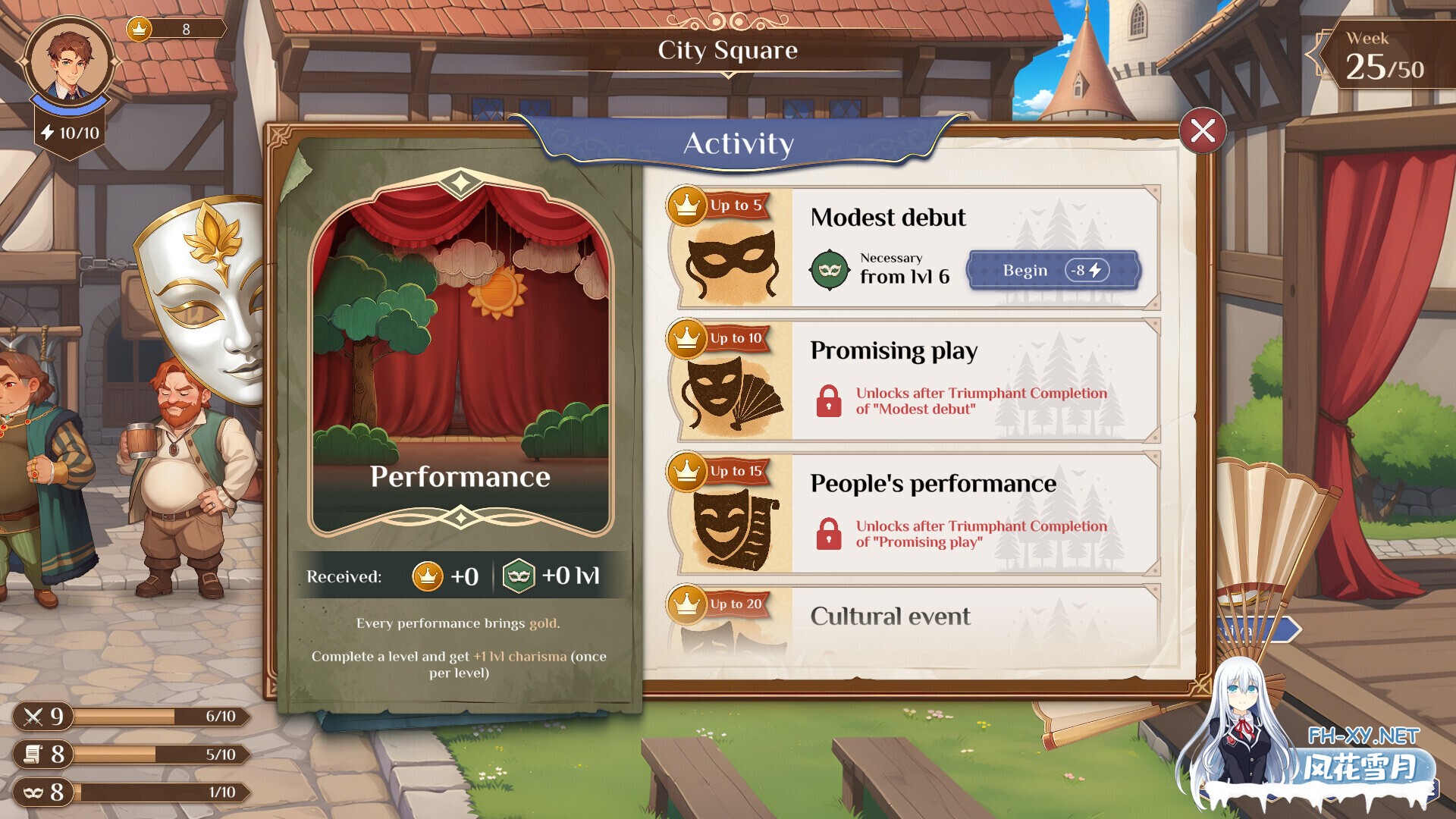This screenshot has width=1456, height=819.
Task: Click the 'Up to 20' crown badge on Cultural event
Action: 717,604
